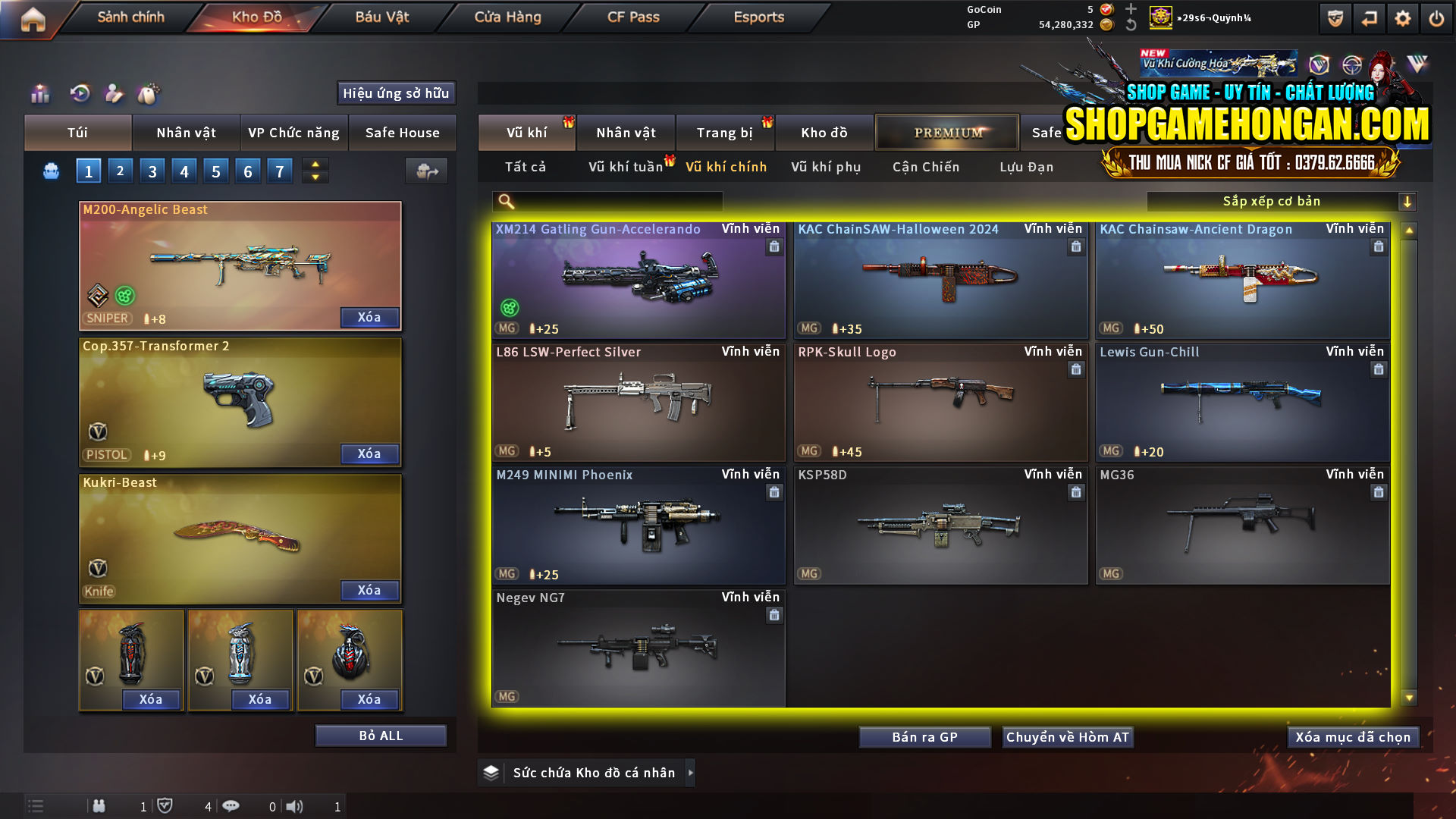The width and height of the screenshot is (1456, 819).
Task: Click the Bán ra GP button
Action: tap(924, 736)
